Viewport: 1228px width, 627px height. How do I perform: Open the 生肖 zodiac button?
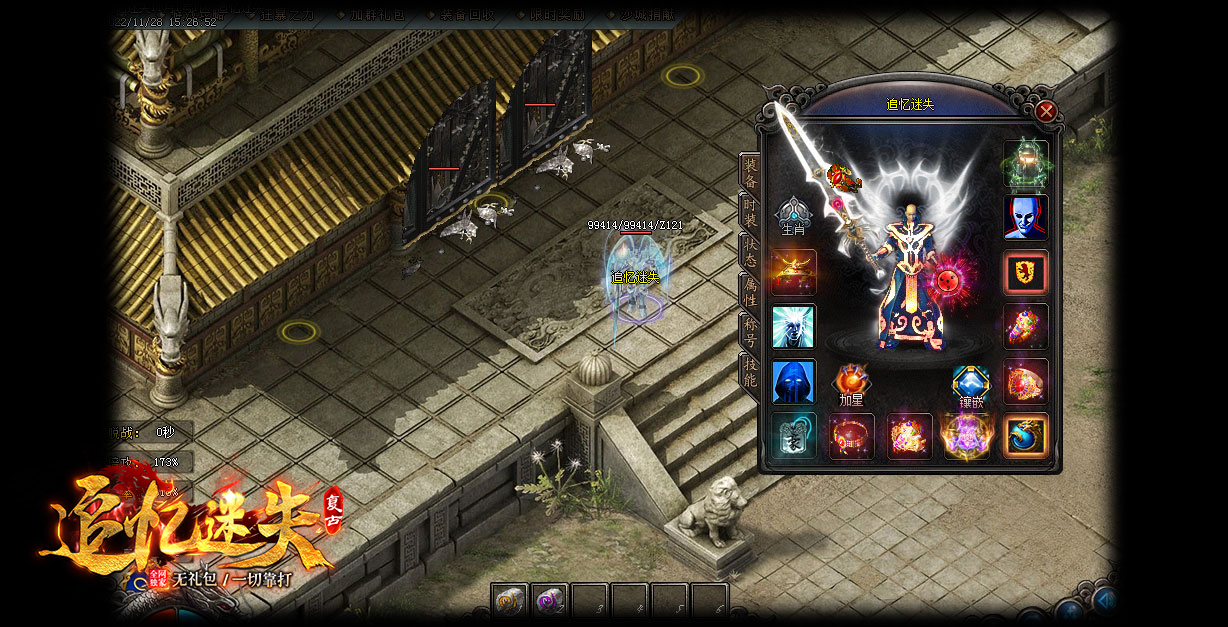[793, 216]
